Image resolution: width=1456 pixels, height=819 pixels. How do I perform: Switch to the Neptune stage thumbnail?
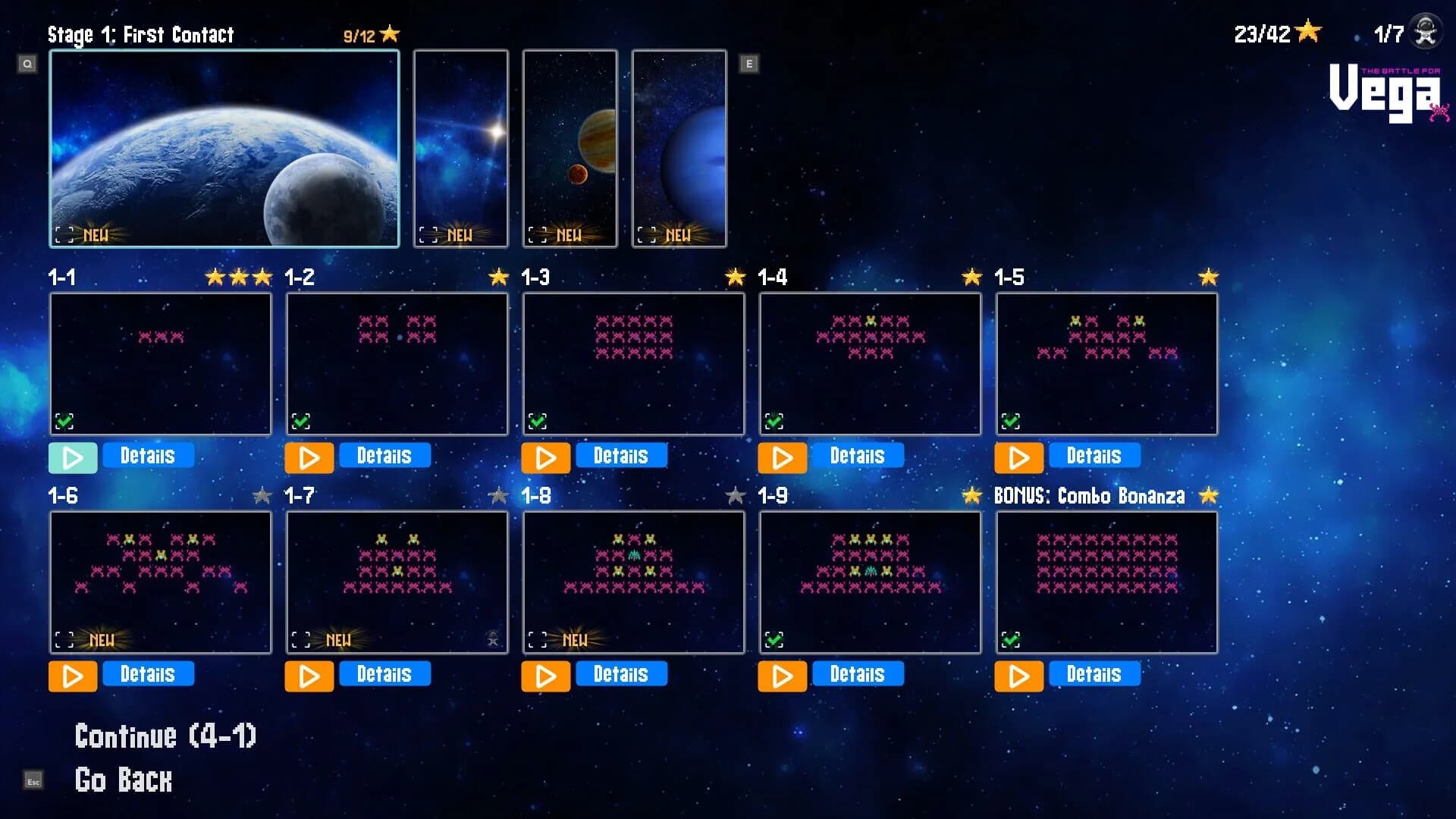point(679,147)
